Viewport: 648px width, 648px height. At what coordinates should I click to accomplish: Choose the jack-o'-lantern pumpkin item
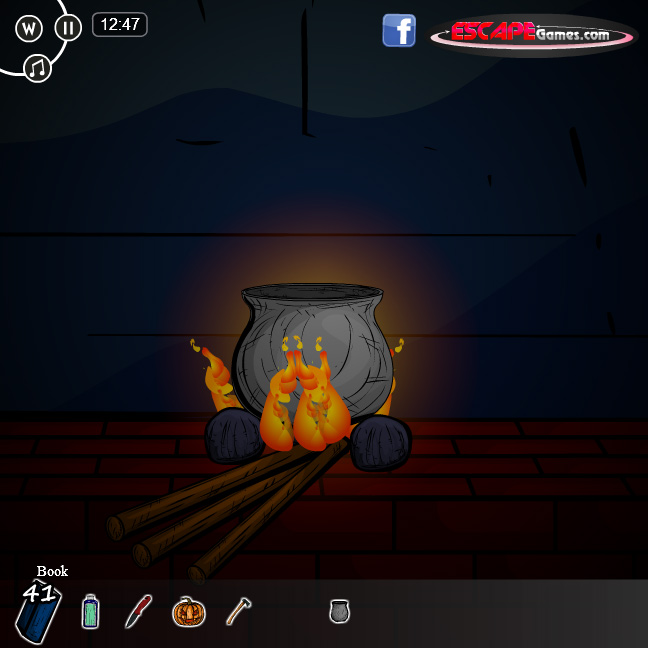click(x=188, y=610)
